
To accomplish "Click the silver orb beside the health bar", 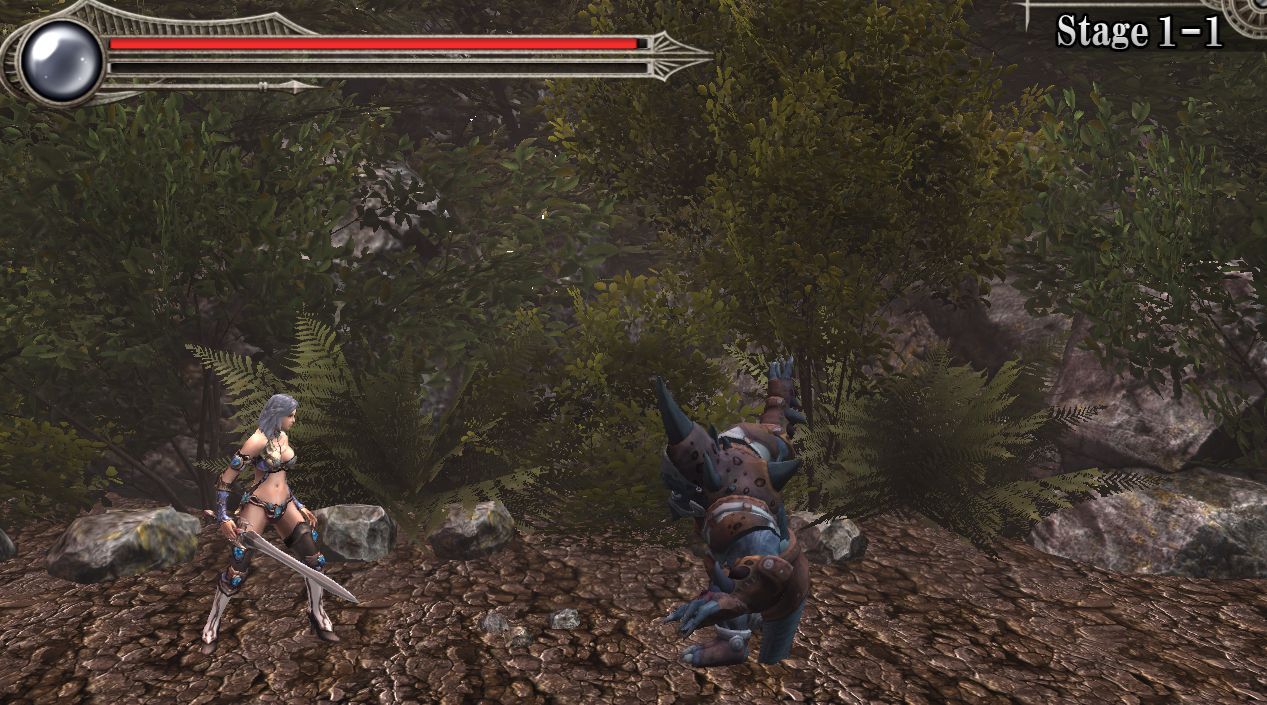I will [x=61, y=60].
